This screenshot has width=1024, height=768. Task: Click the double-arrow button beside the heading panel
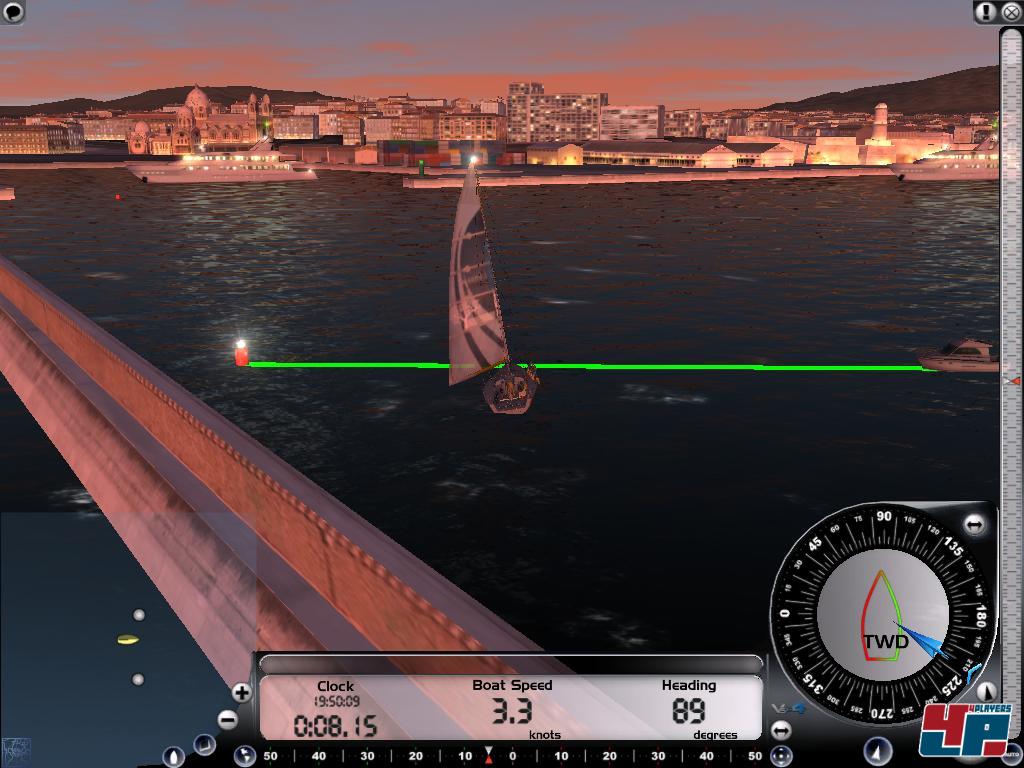click(x=781, y=731)
